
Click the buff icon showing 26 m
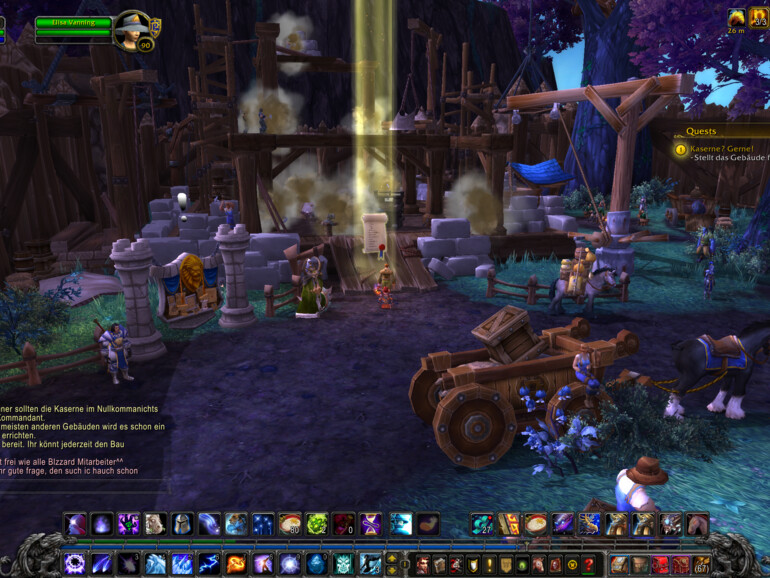pyautogui.click(x=737, y=18)
